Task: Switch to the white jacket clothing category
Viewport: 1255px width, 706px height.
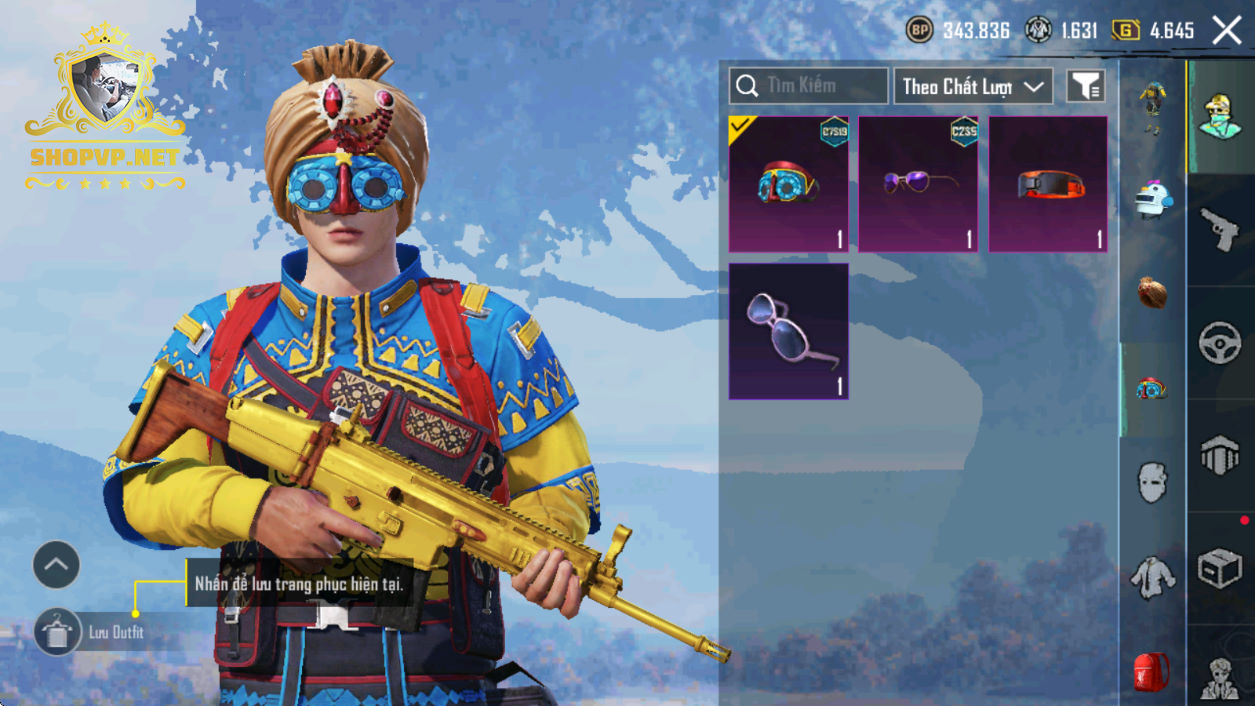Action: coord(1153,577)
